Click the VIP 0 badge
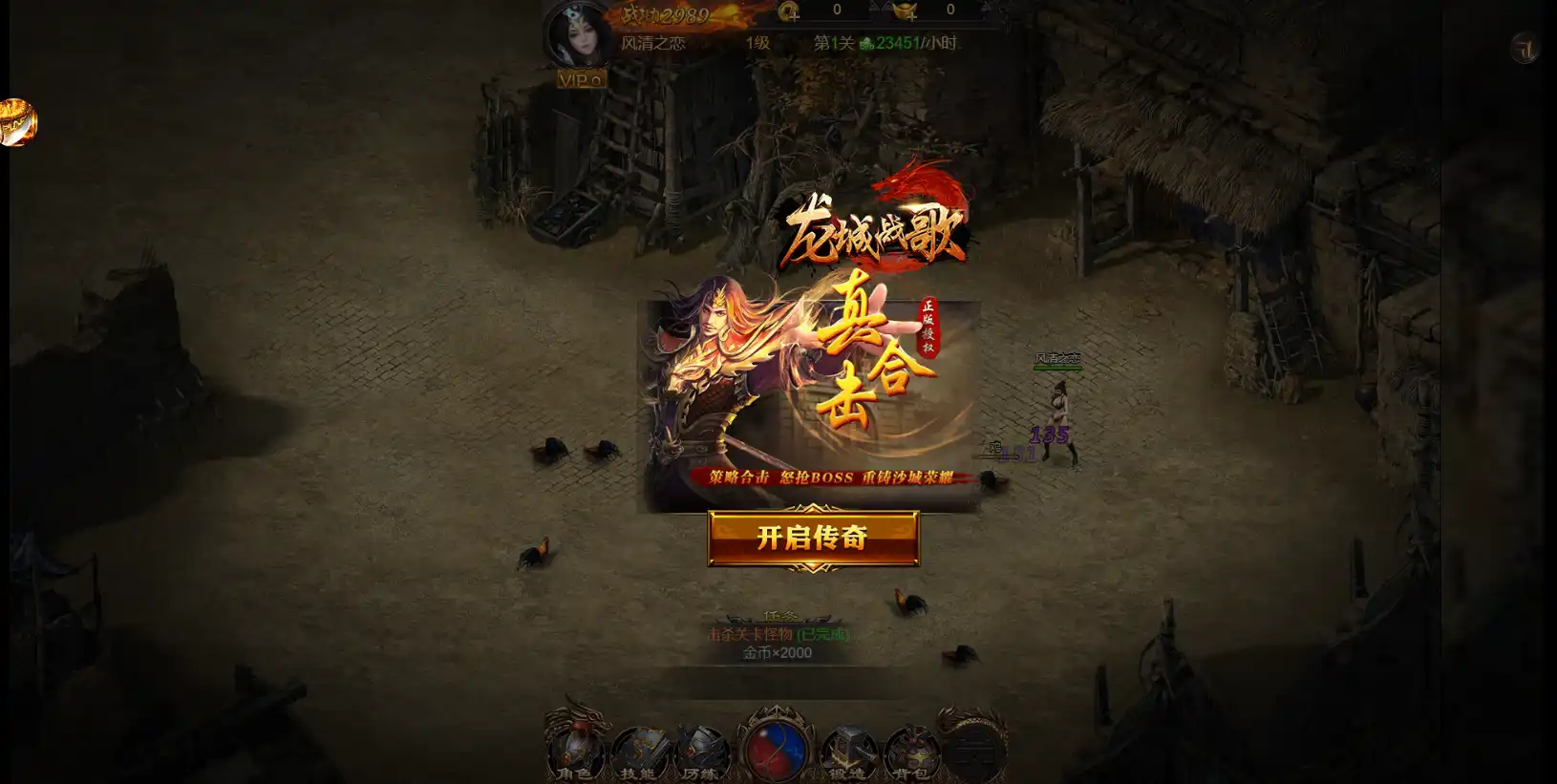Image resolution: width=1557 pixels, height=784 pixels. pos(581,80)
